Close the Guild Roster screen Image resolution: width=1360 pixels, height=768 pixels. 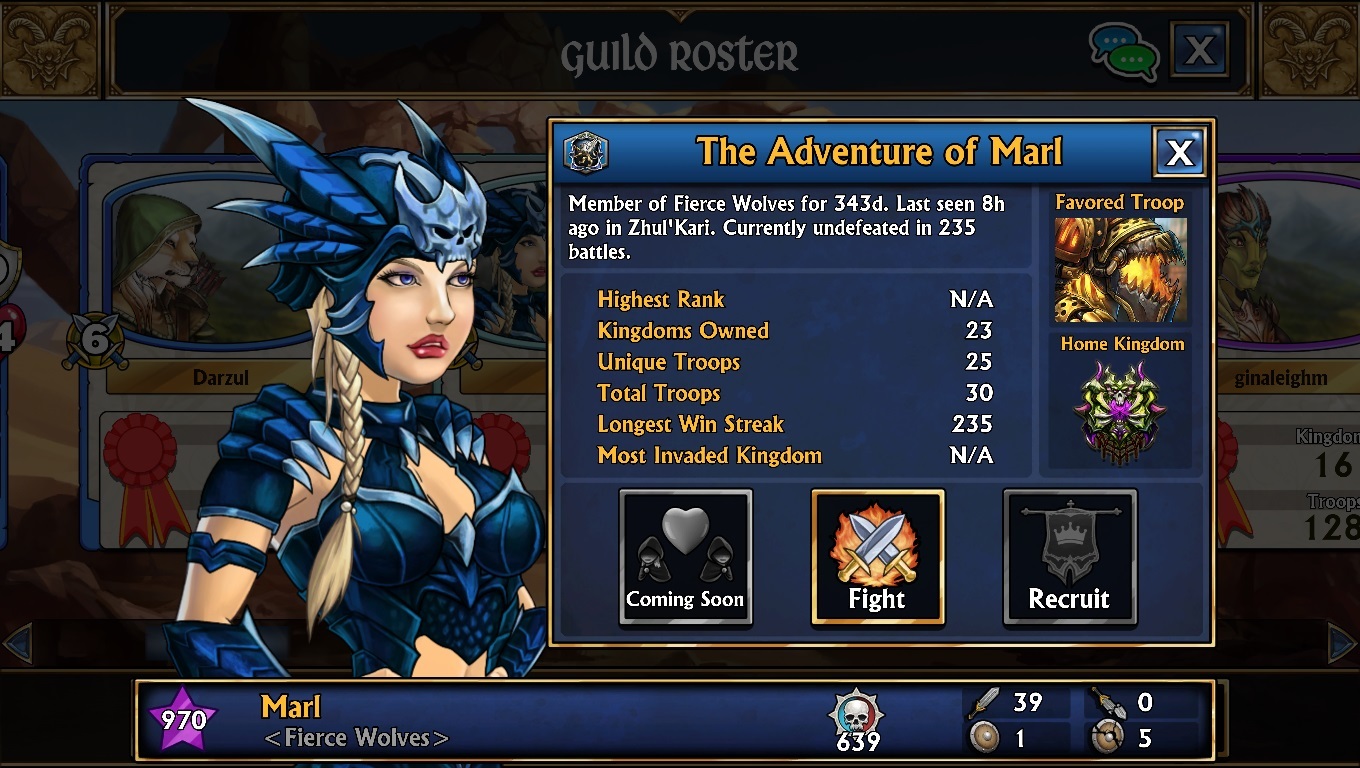point(1199,50)
